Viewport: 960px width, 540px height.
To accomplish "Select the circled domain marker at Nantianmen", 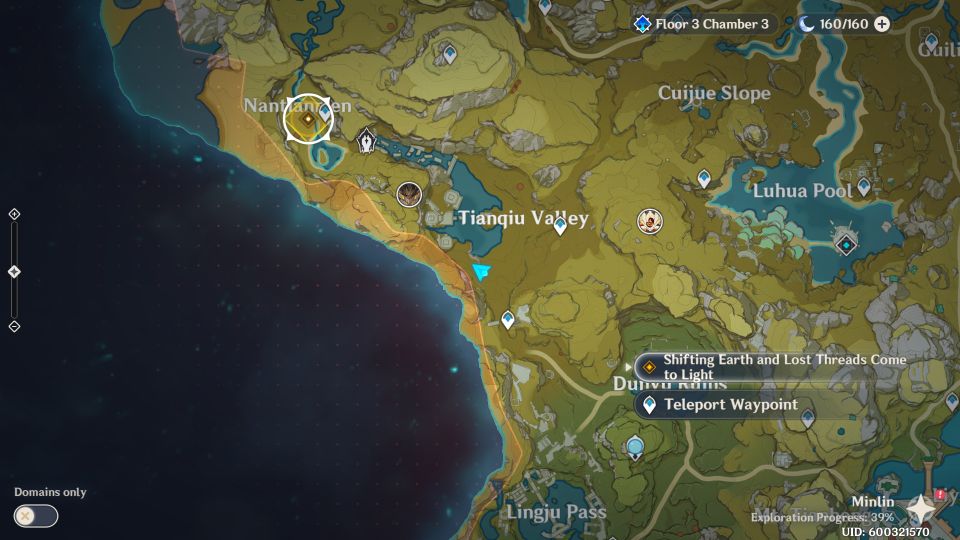I will (308, 120).
